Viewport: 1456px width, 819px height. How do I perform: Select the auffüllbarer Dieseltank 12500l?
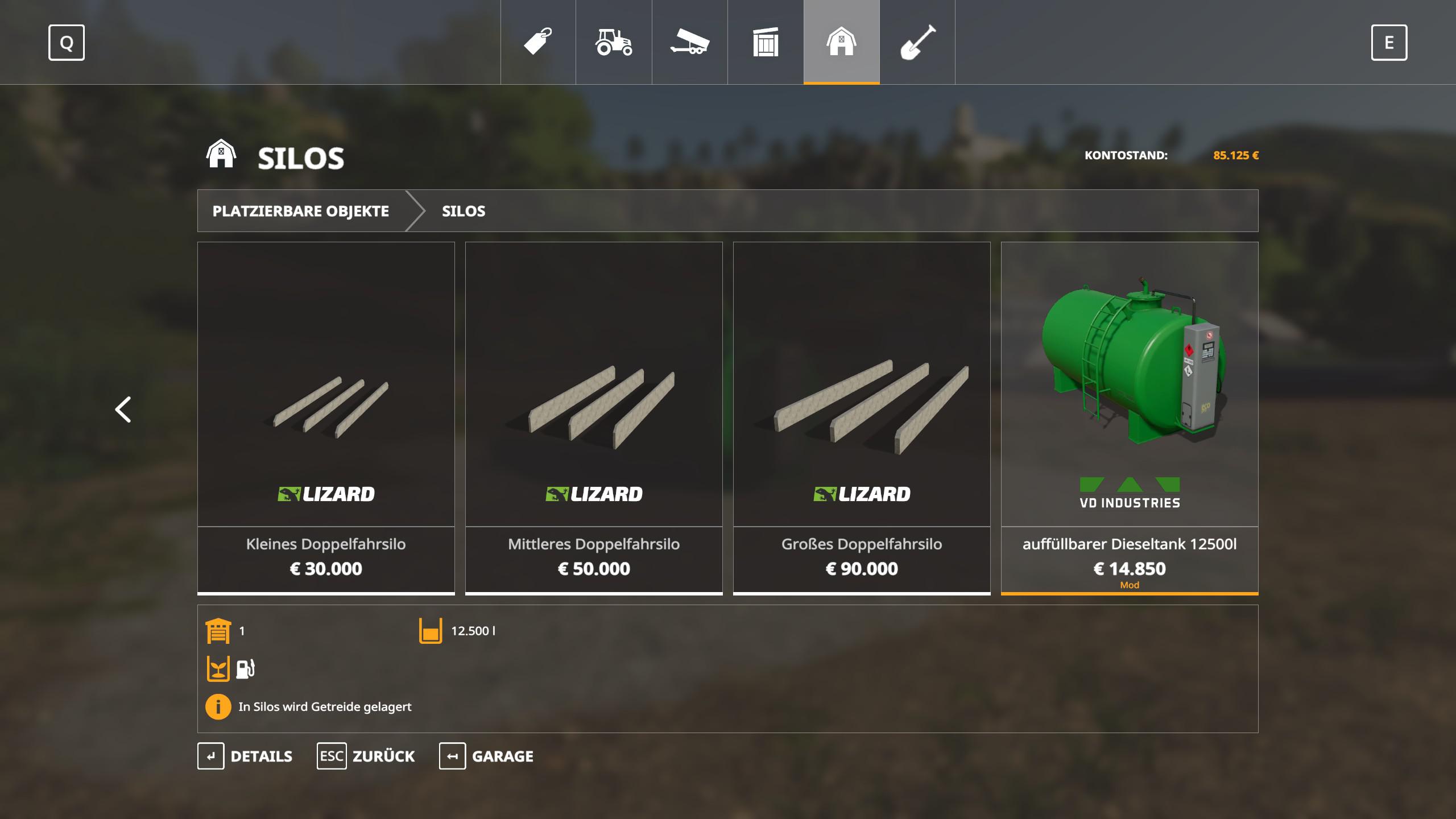tap(1130, 418)
